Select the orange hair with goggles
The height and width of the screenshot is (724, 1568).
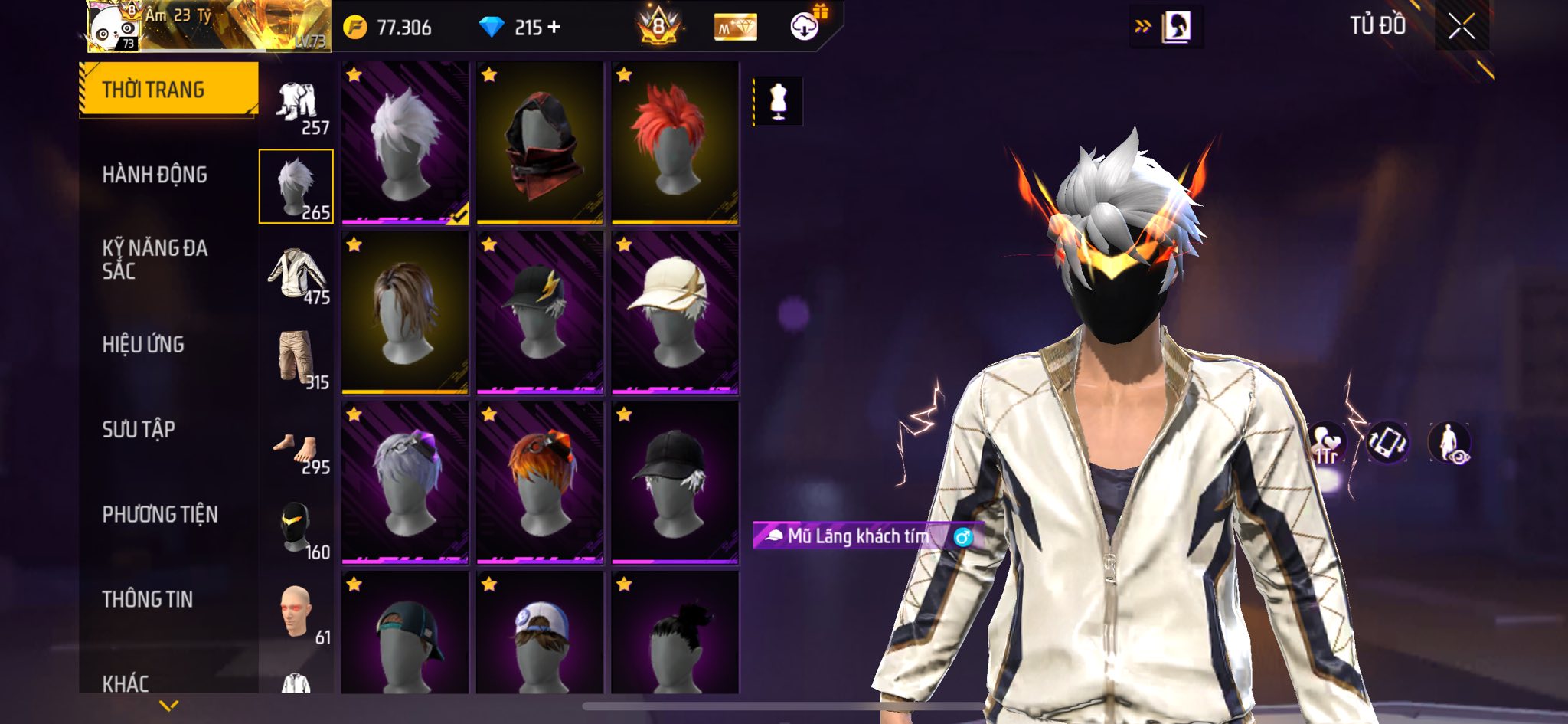tap(540, 483)
